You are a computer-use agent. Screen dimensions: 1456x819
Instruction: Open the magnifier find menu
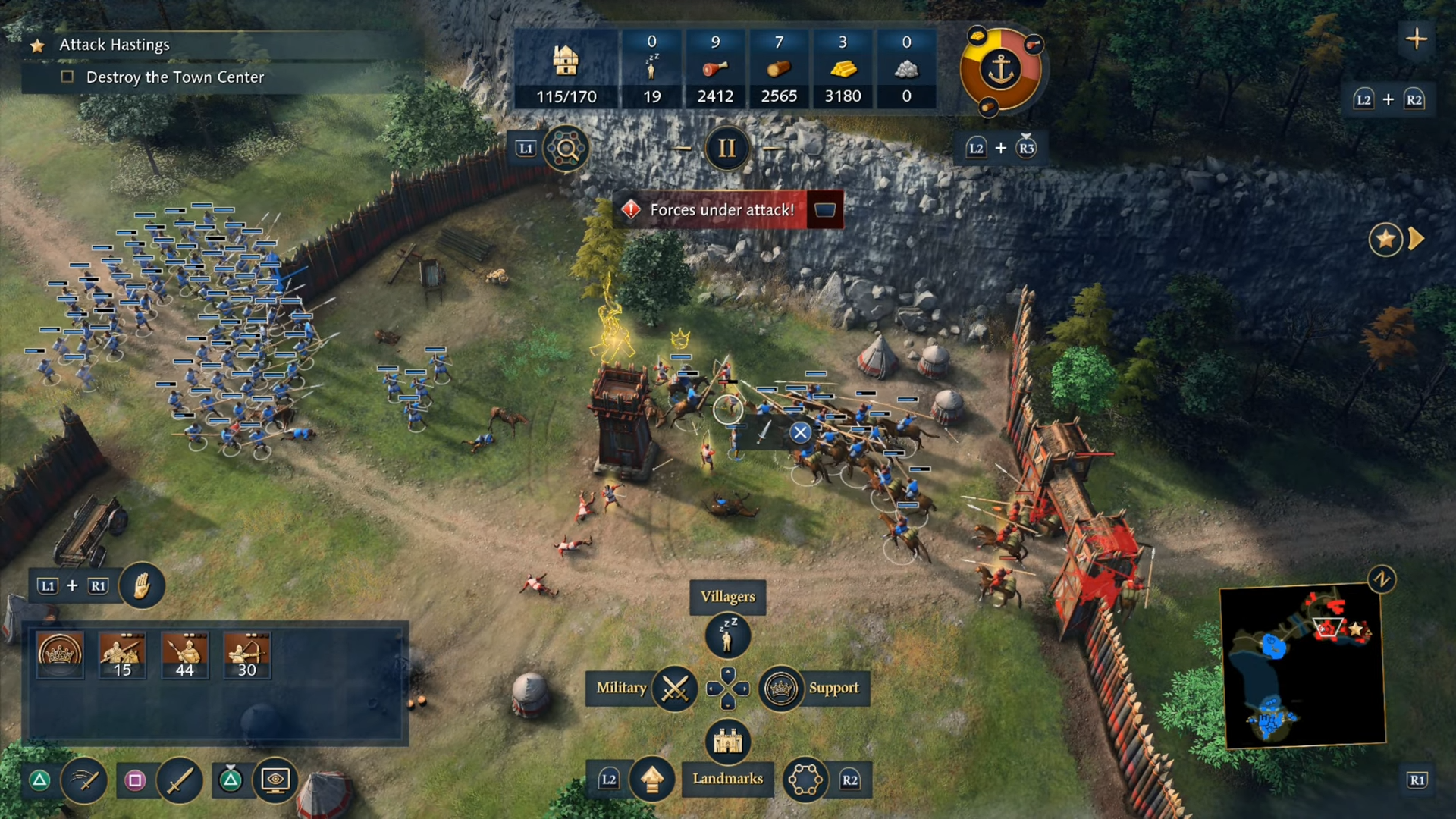(x=566, y=149)
